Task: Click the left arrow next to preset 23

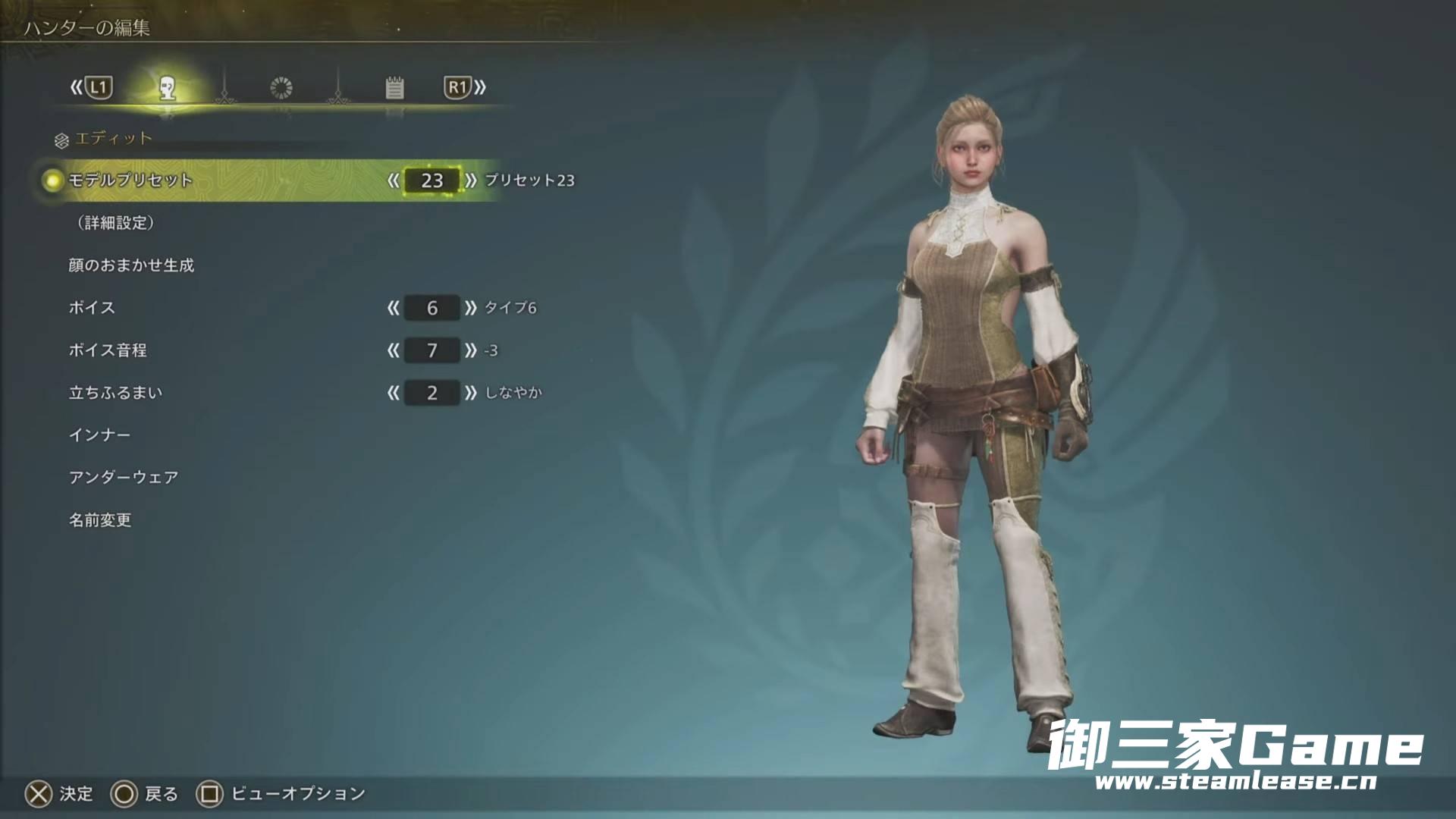Action: (393, 180)
